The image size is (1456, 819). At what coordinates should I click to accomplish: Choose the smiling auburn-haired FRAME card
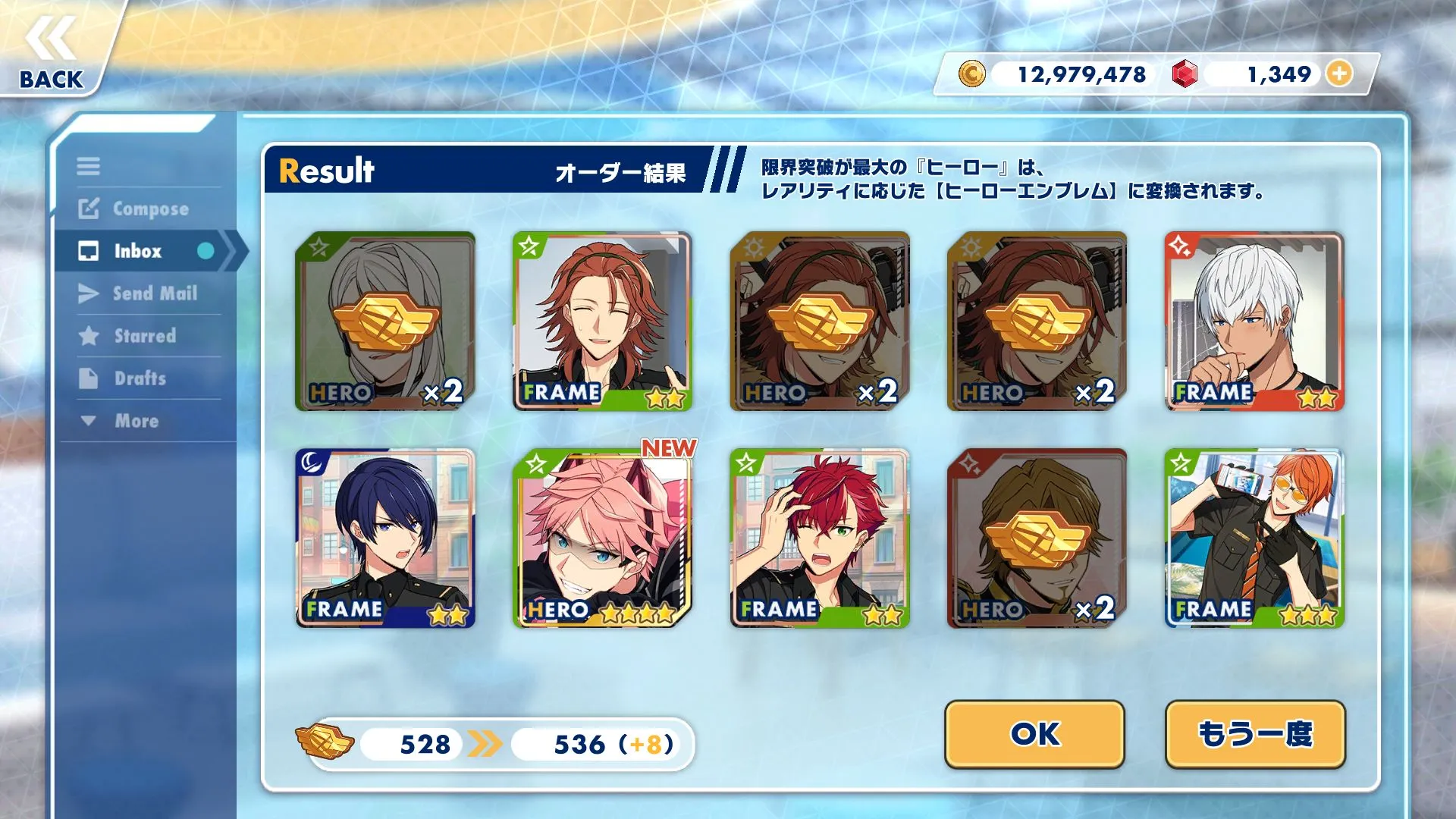[x=602, y=322]
